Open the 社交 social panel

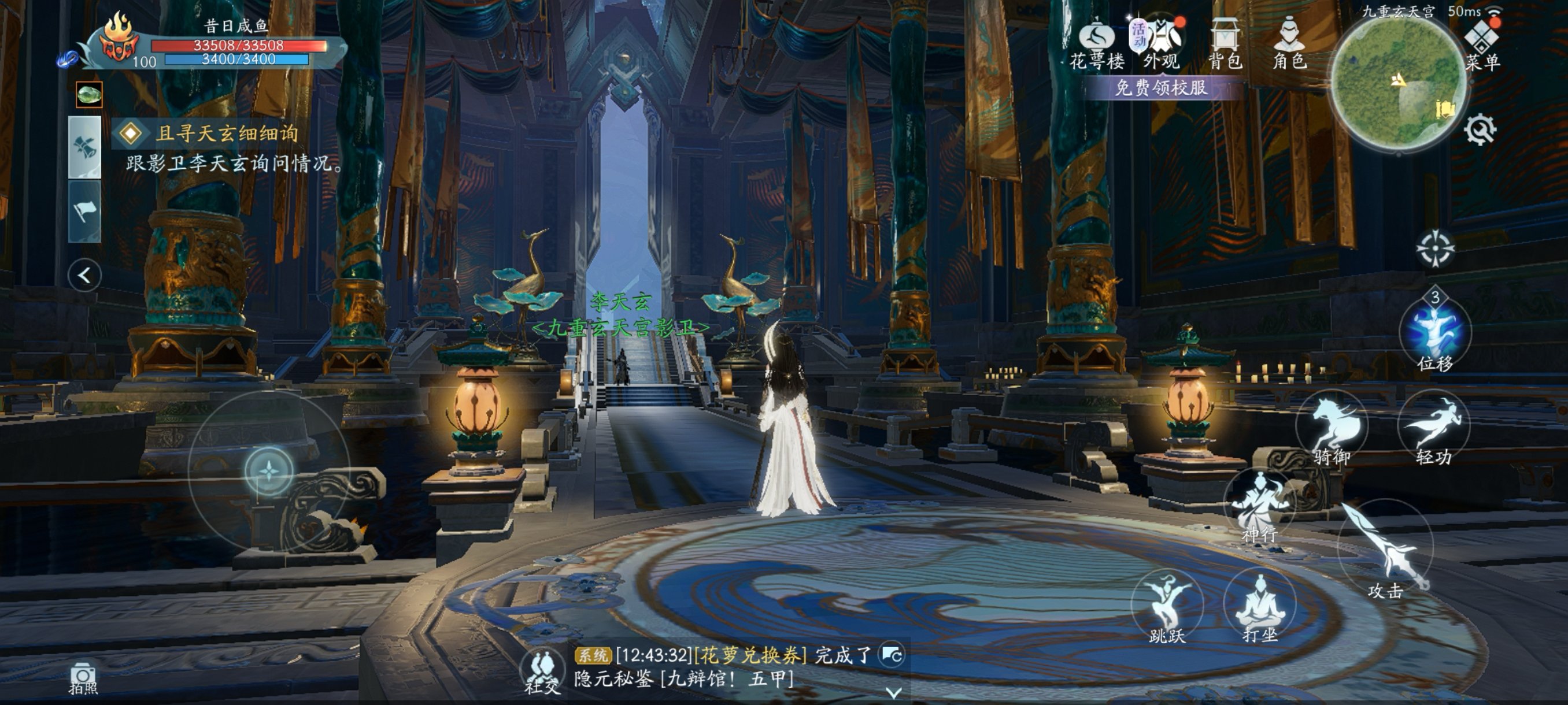(543, 672)
